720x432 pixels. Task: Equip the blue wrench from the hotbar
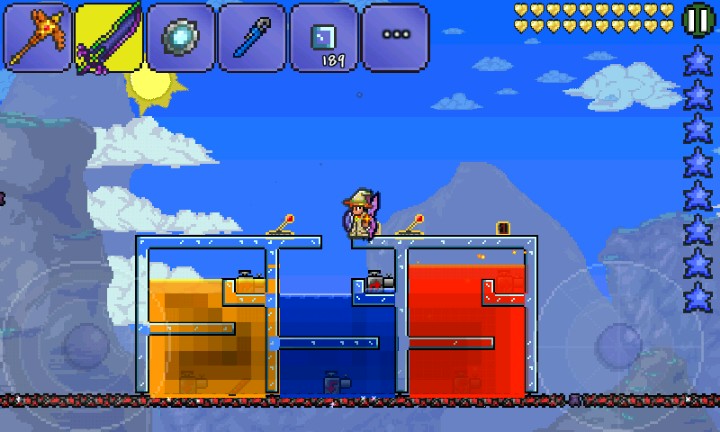tap(252, 37)
